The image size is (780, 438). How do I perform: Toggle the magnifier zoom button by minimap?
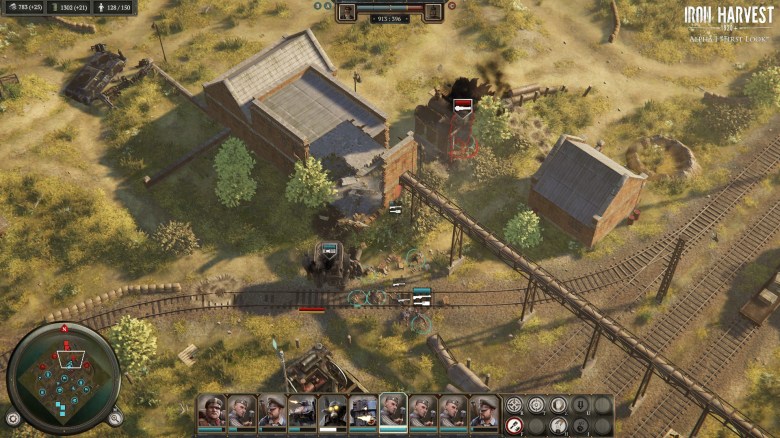(x=115, y=419)
